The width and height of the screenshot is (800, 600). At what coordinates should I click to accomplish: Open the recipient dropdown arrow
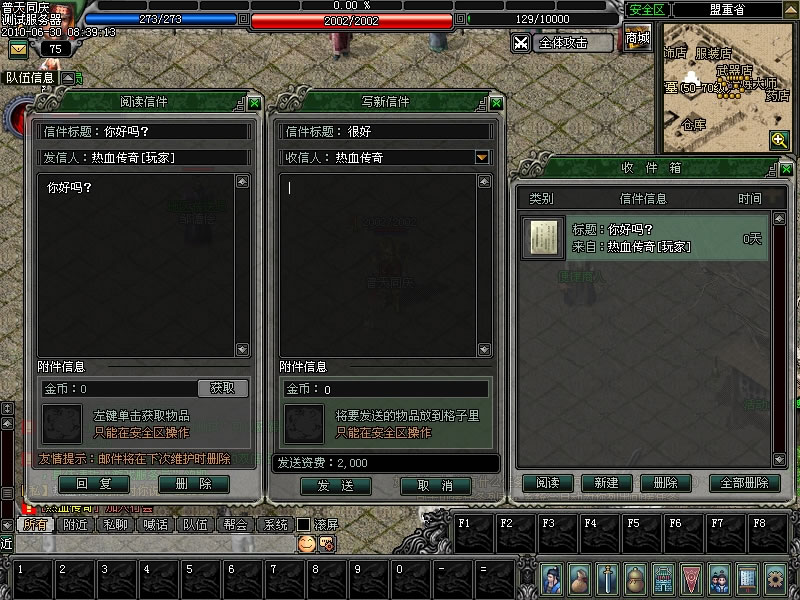tap(482, 157)
